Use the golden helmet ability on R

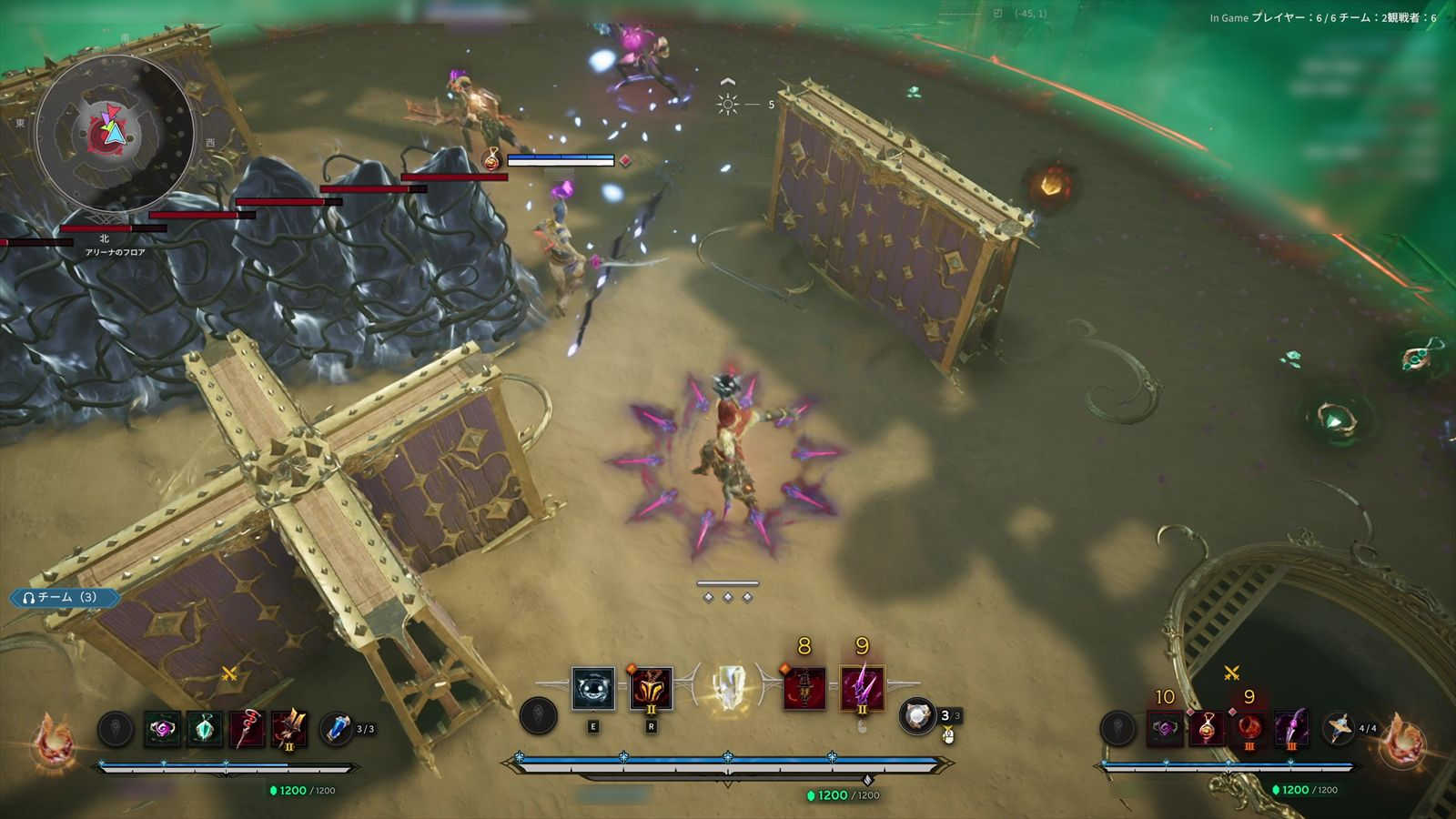651,689
